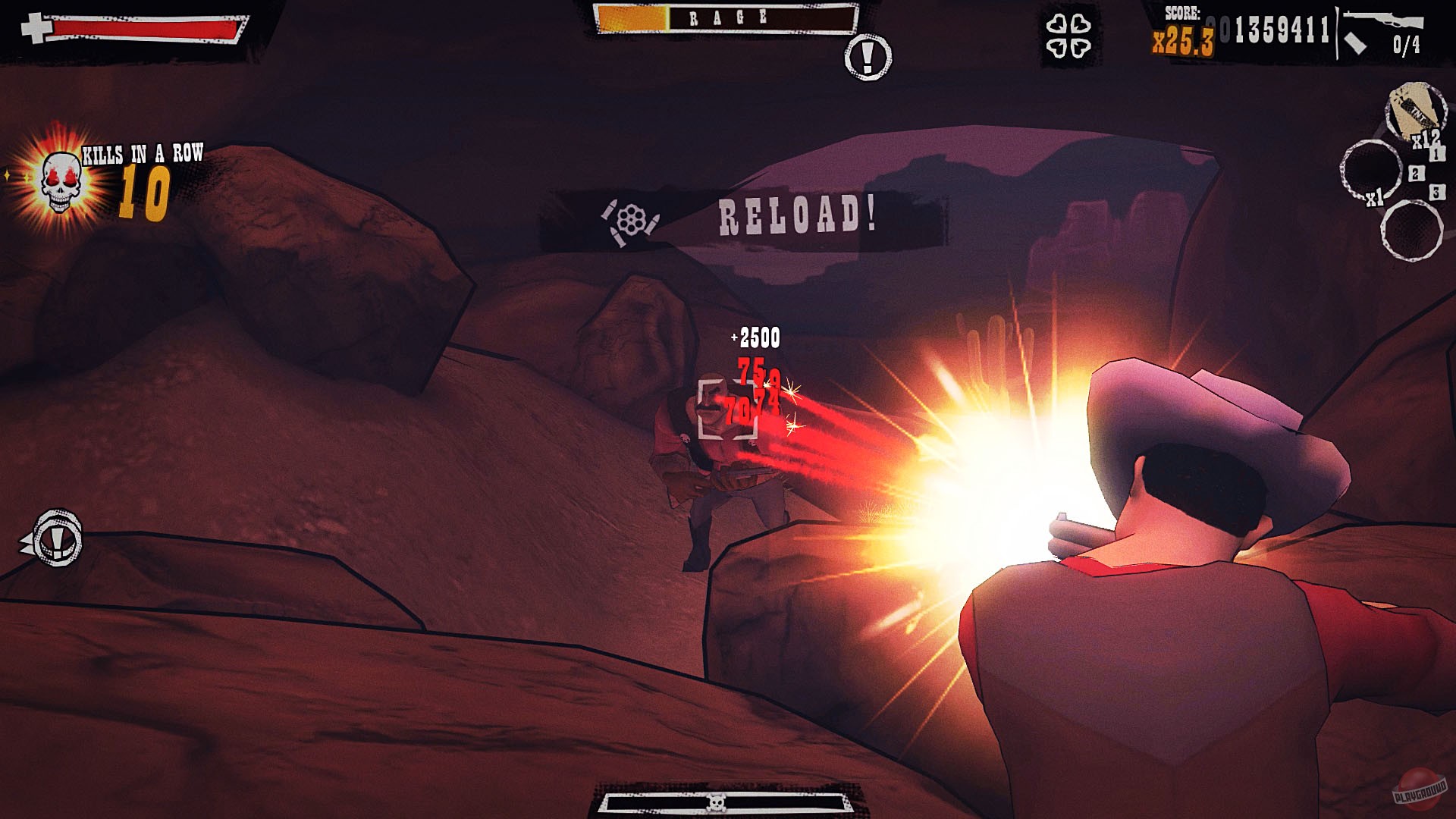
Task: Open the revolver cylinder reload icon
Action: [632, 219]
